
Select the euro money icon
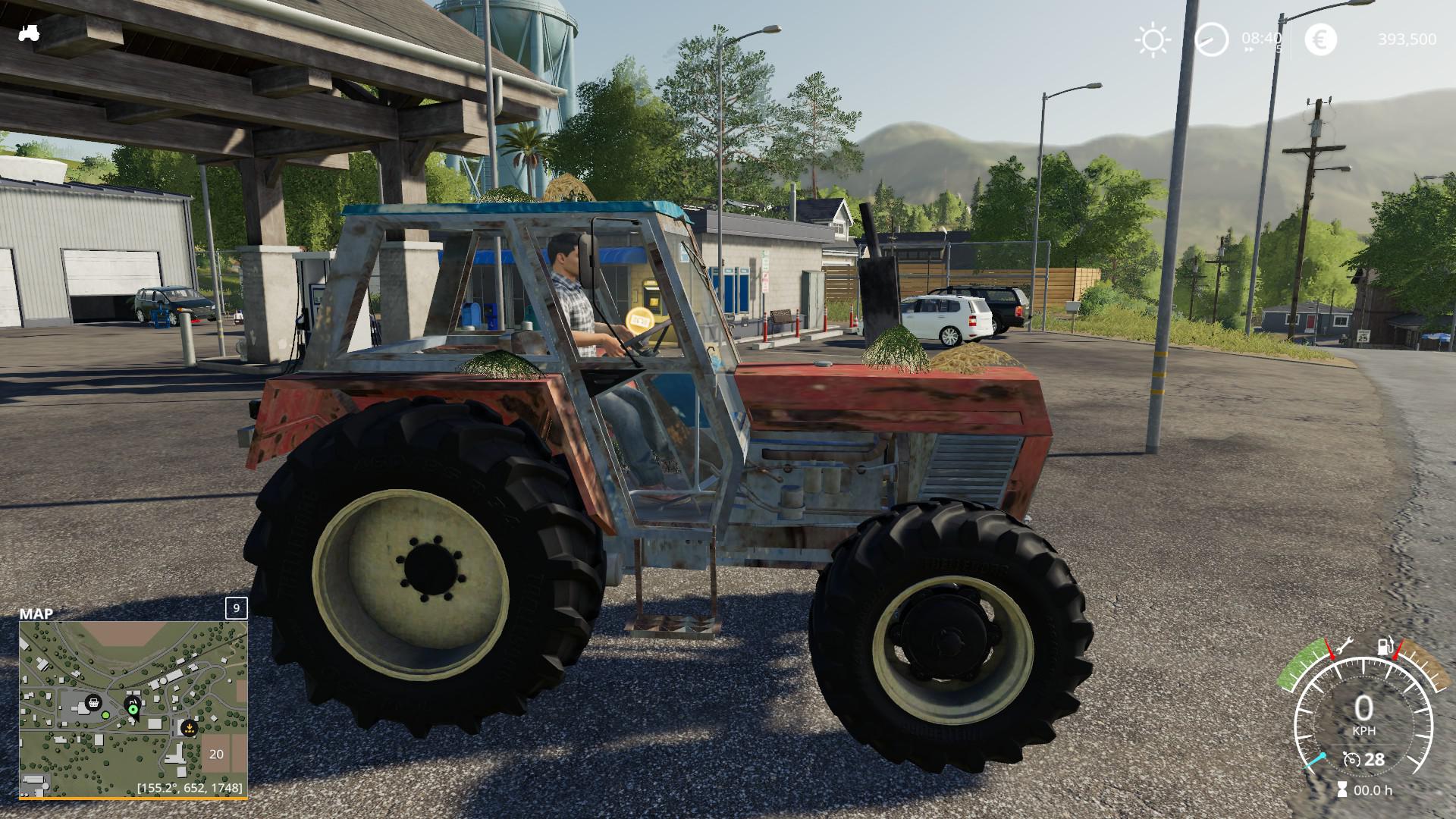[x=1320, y=40]
